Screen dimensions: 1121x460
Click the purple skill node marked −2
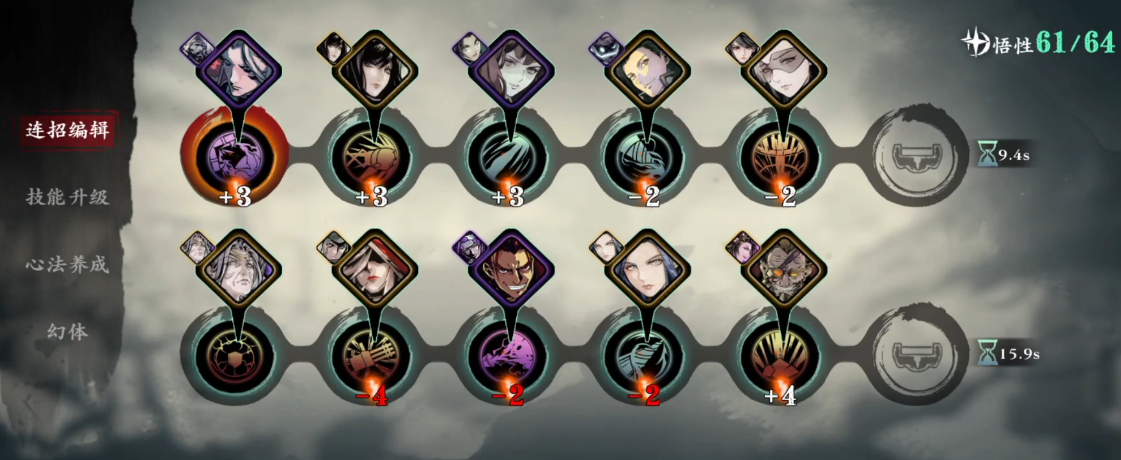click(508, 354)
